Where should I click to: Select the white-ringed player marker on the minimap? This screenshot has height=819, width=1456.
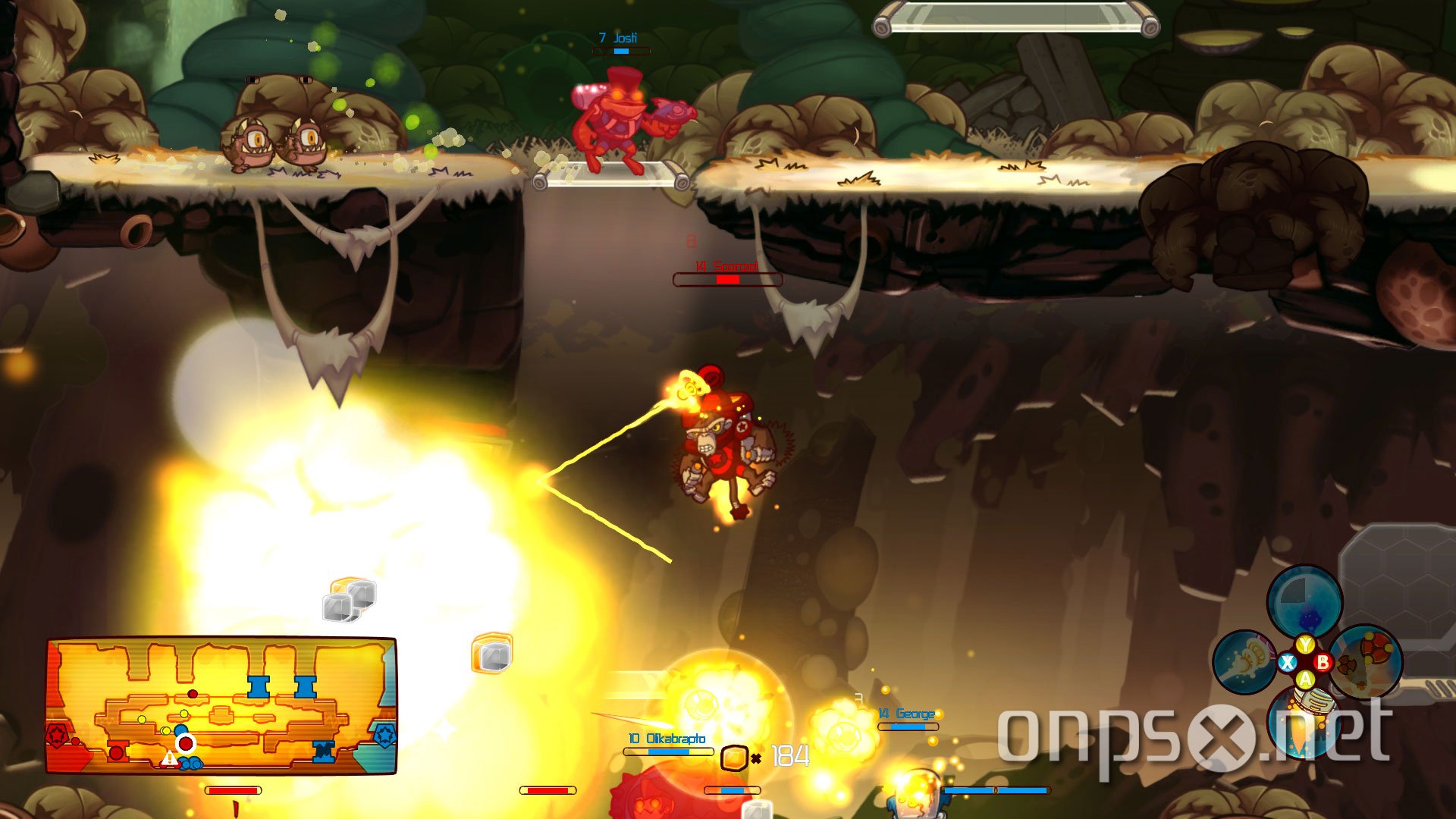pos(186,744)
